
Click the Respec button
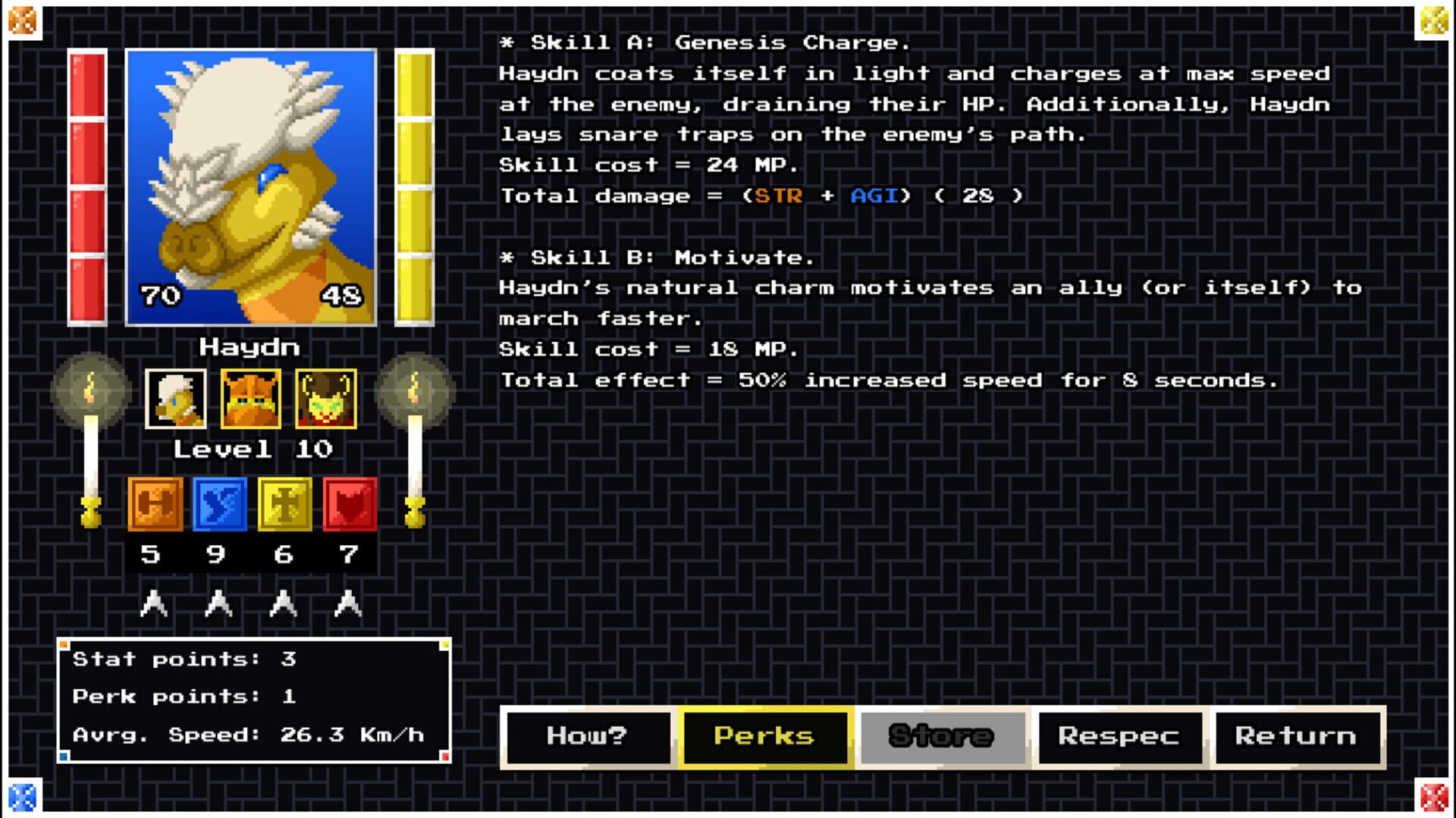1118,734
